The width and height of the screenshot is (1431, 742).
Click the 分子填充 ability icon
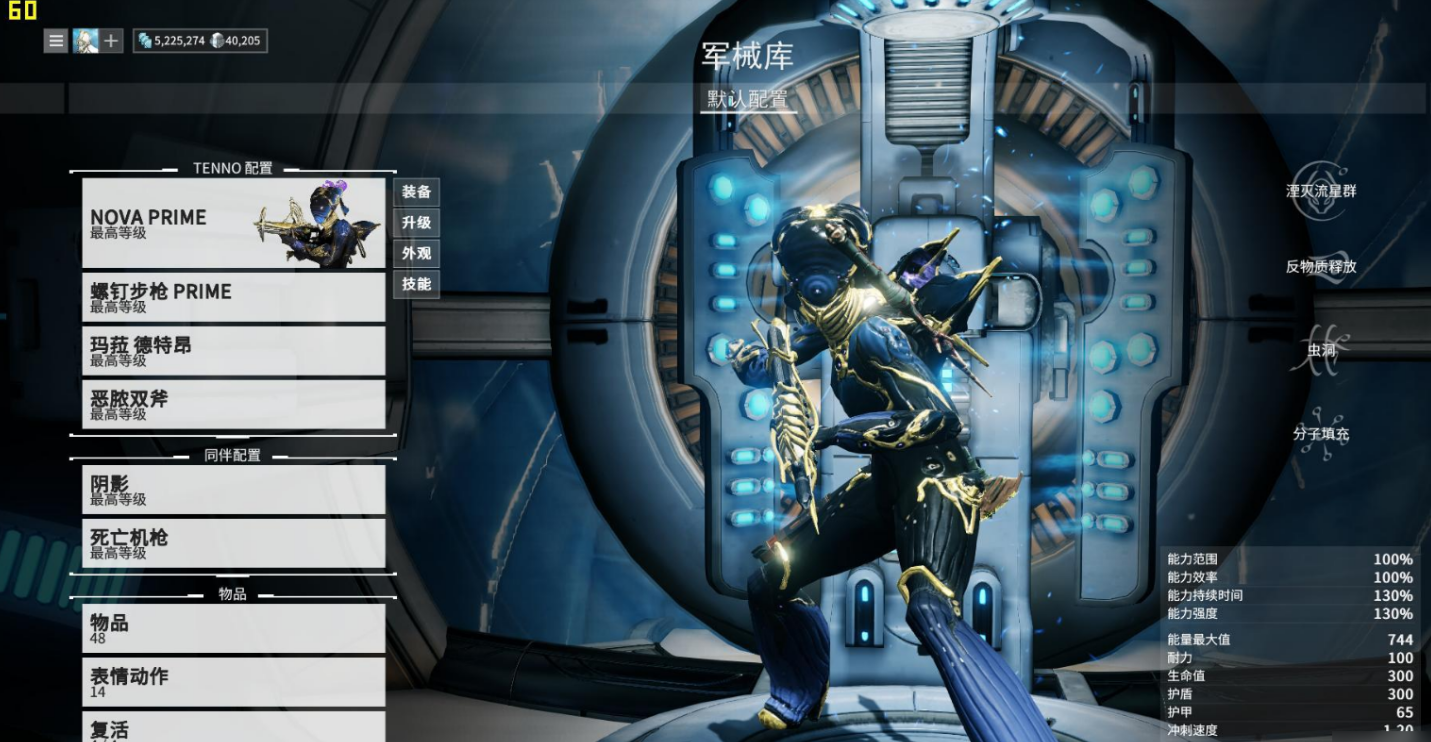point(1320,435)
